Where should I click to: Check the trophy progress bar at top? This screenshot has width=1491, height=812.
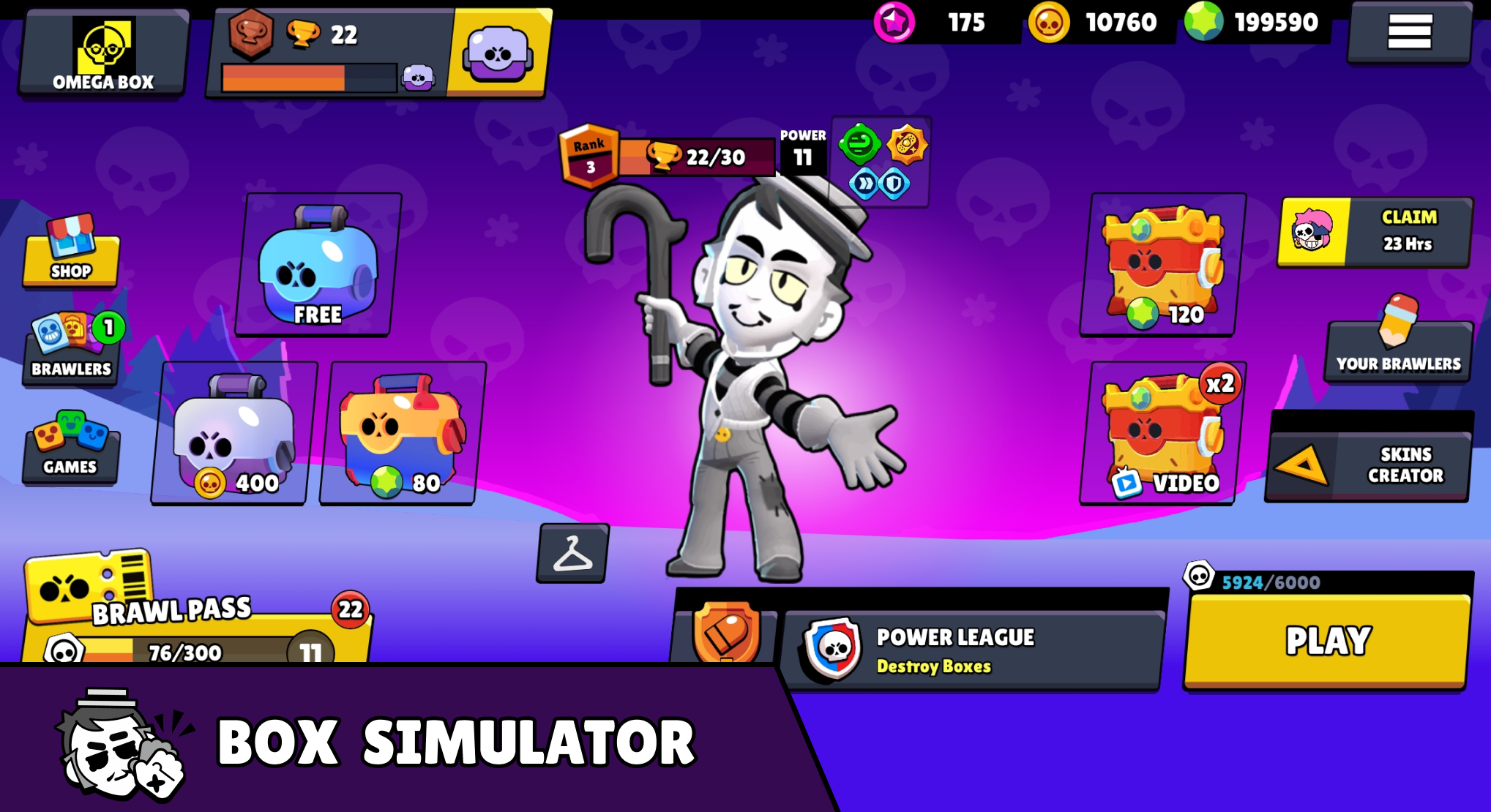[x=307, y=73]
